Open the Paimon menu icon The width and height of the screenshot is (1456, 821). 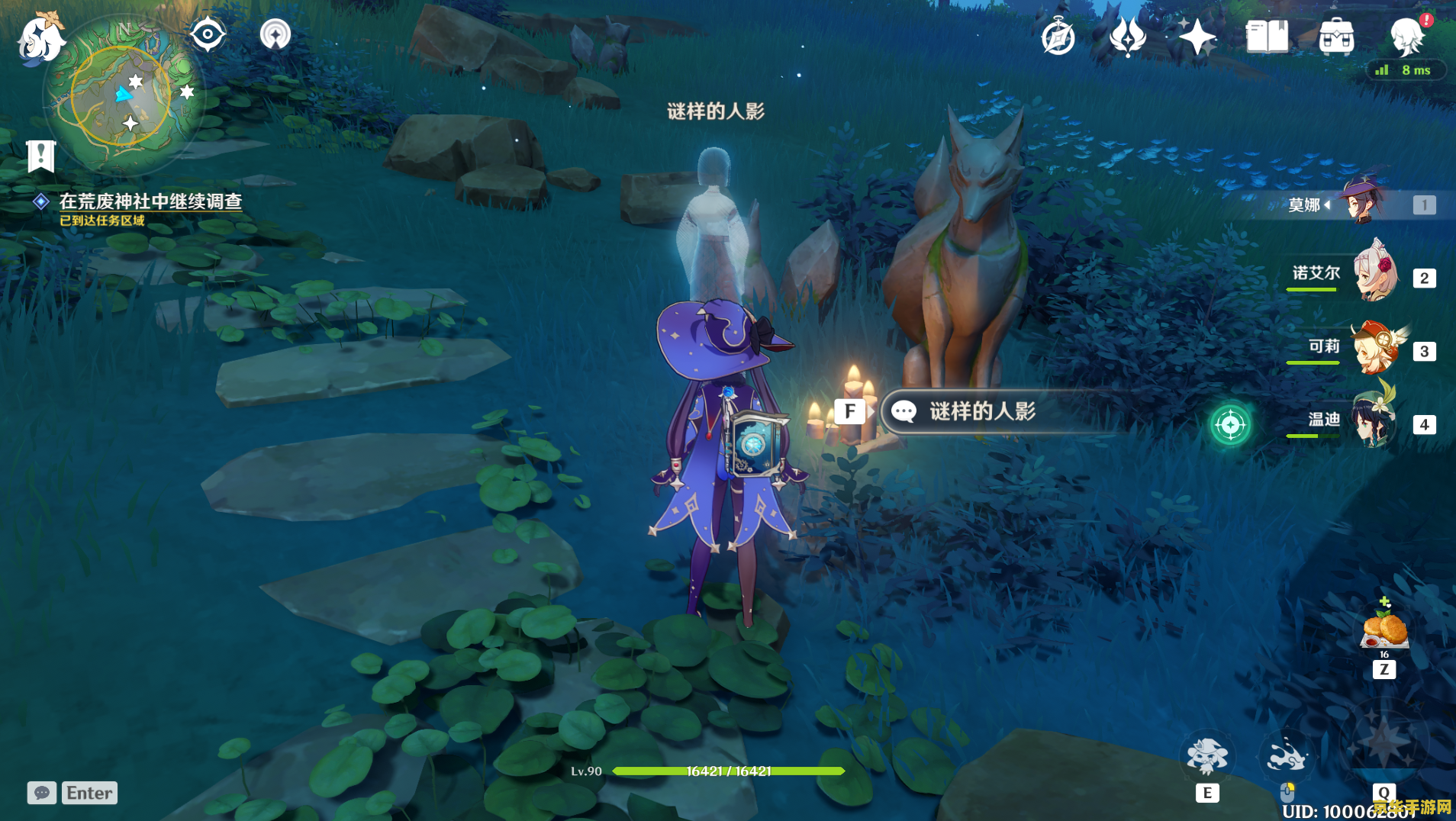pos(40,38)
